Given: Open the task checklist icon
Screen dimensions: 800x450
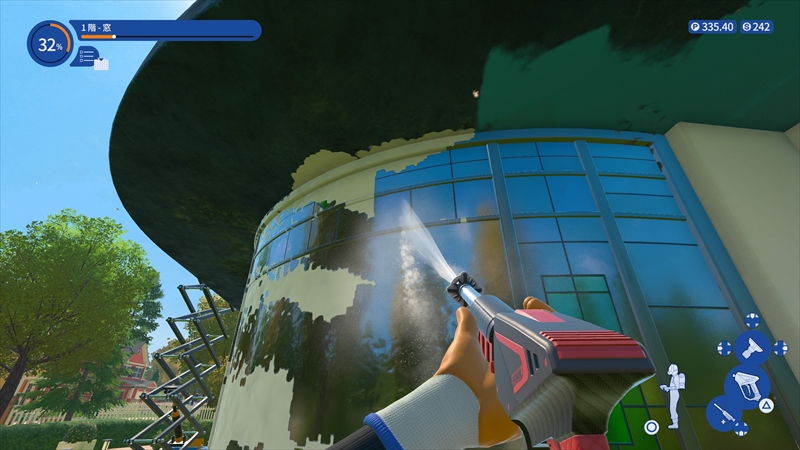Looking at the screenshot, I should 89,58.
